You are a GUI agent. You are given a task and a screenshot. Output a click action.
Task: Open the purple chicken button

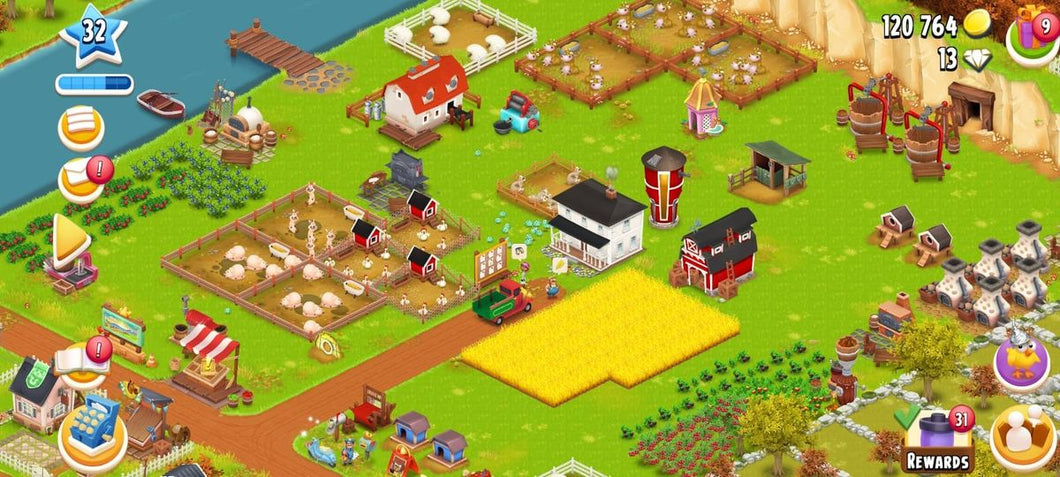[x=1022, y=361]
